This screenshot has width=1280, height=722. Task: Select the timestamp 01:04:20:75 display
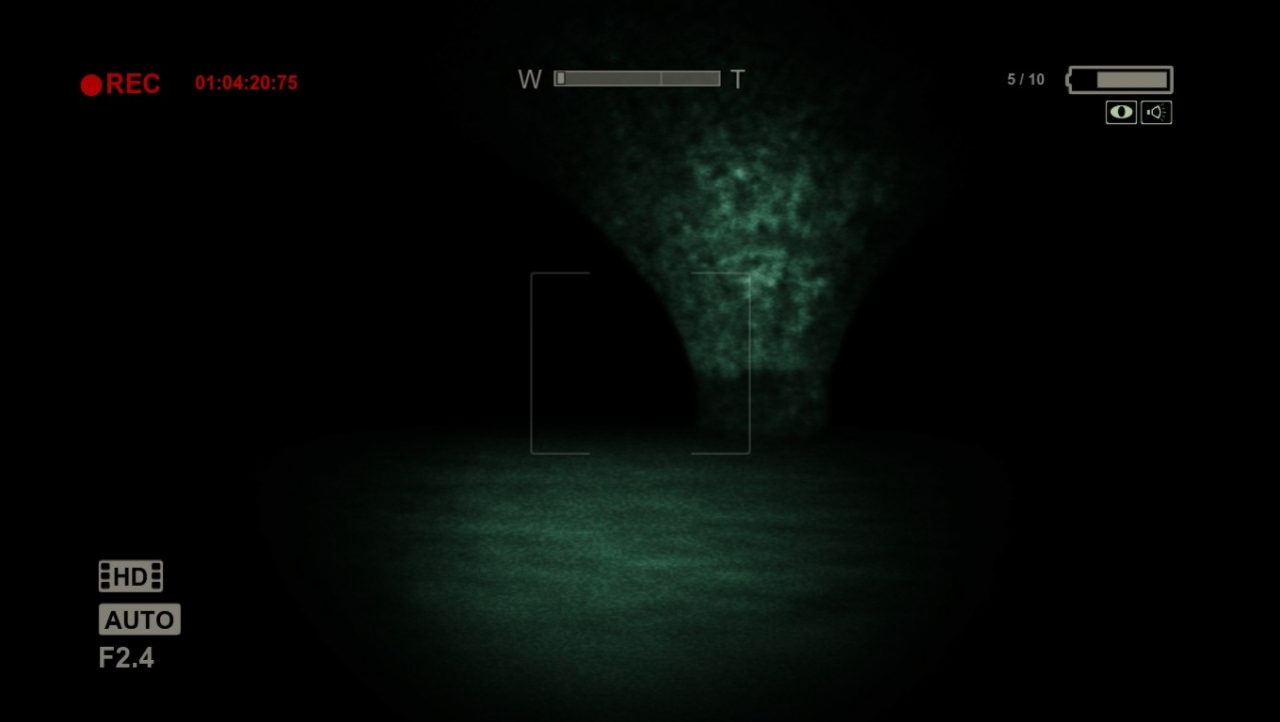click(x=245, y=83)
